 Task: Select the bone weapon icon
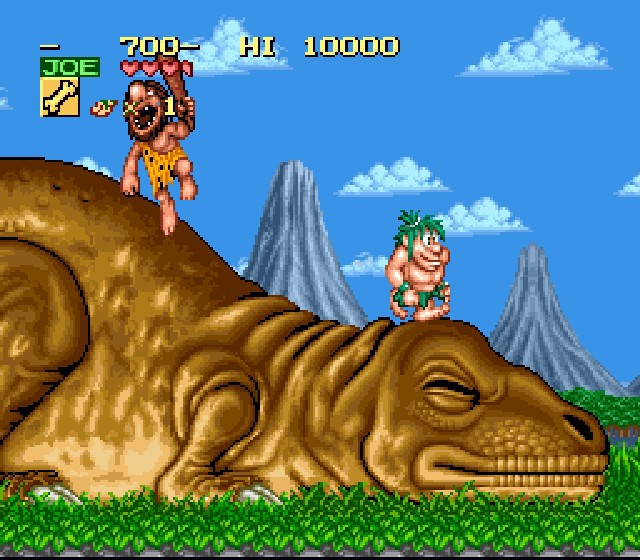click(59, 98)
